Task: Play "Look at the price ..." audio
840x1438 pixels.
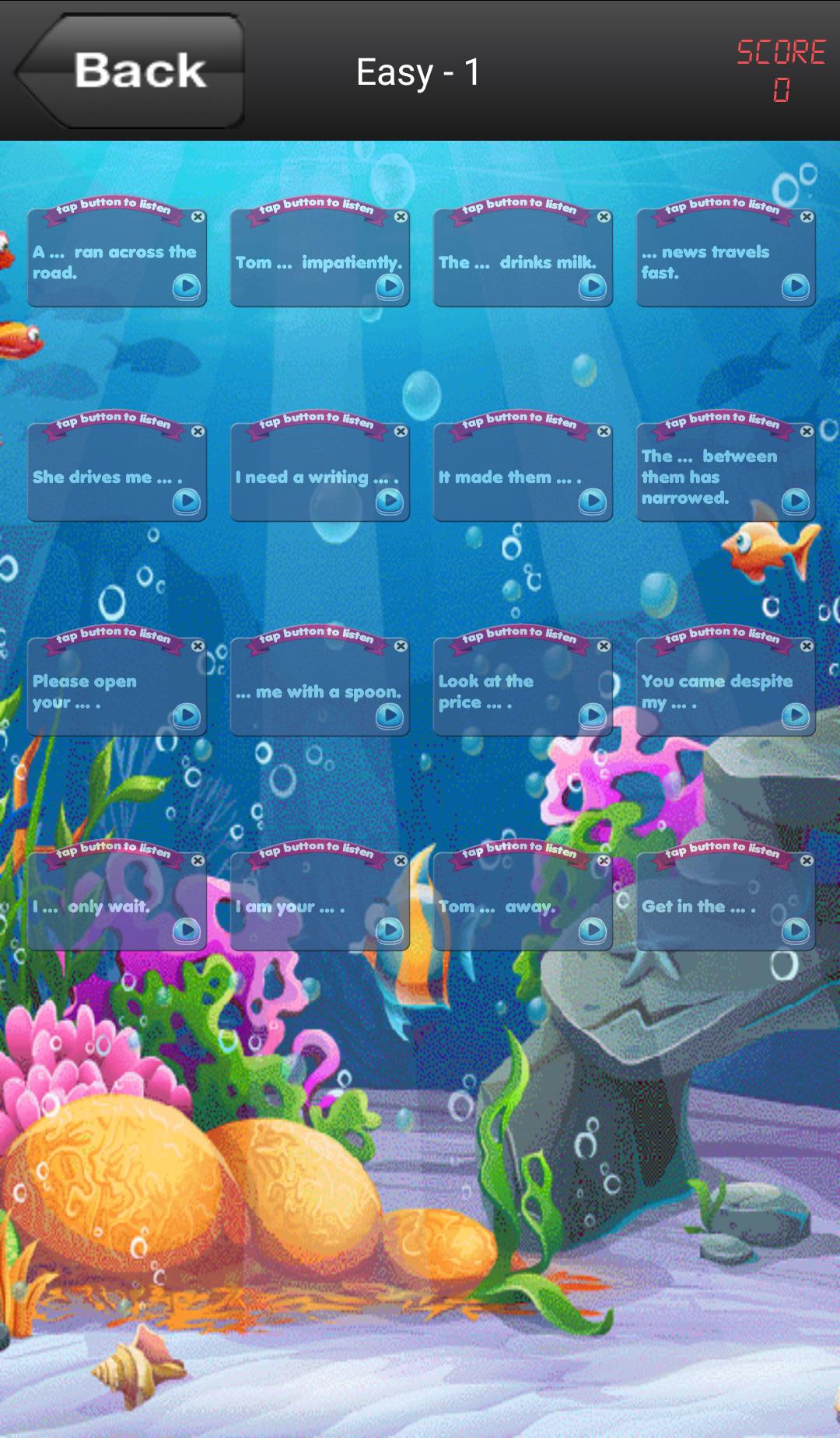Action: tap(593, 716)
